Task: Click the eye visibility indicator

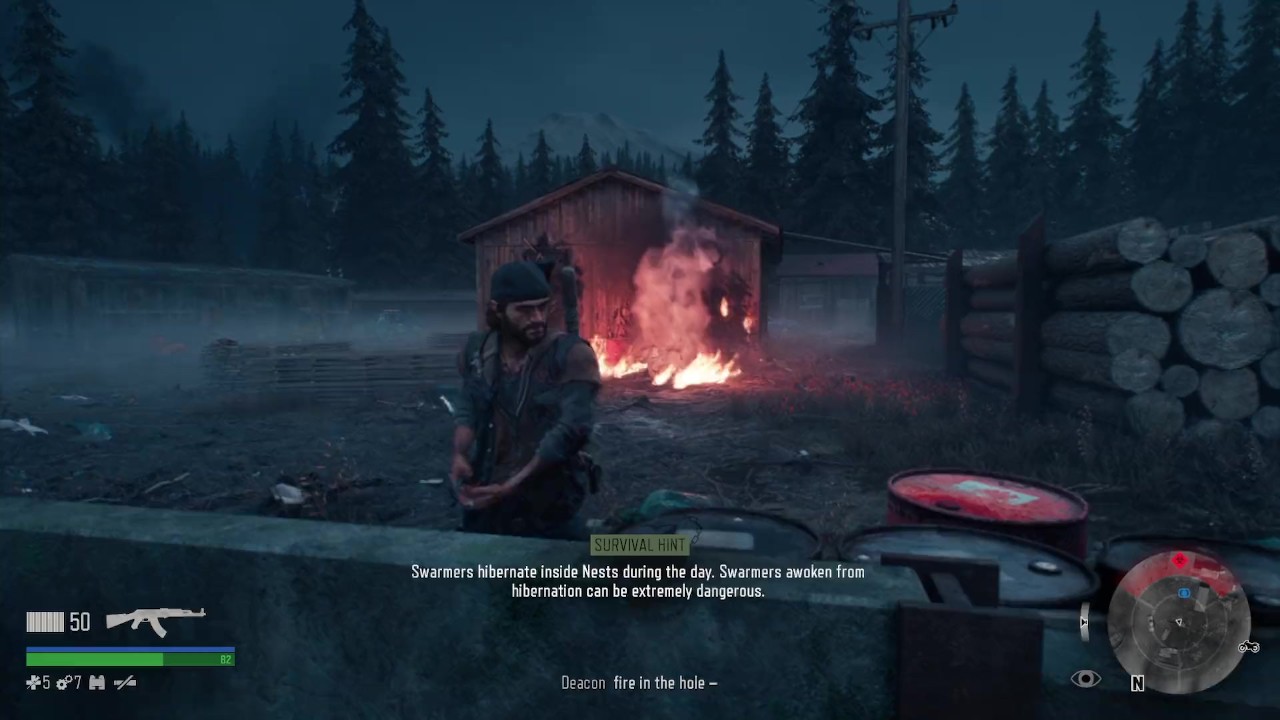Action: (1085, 680)
